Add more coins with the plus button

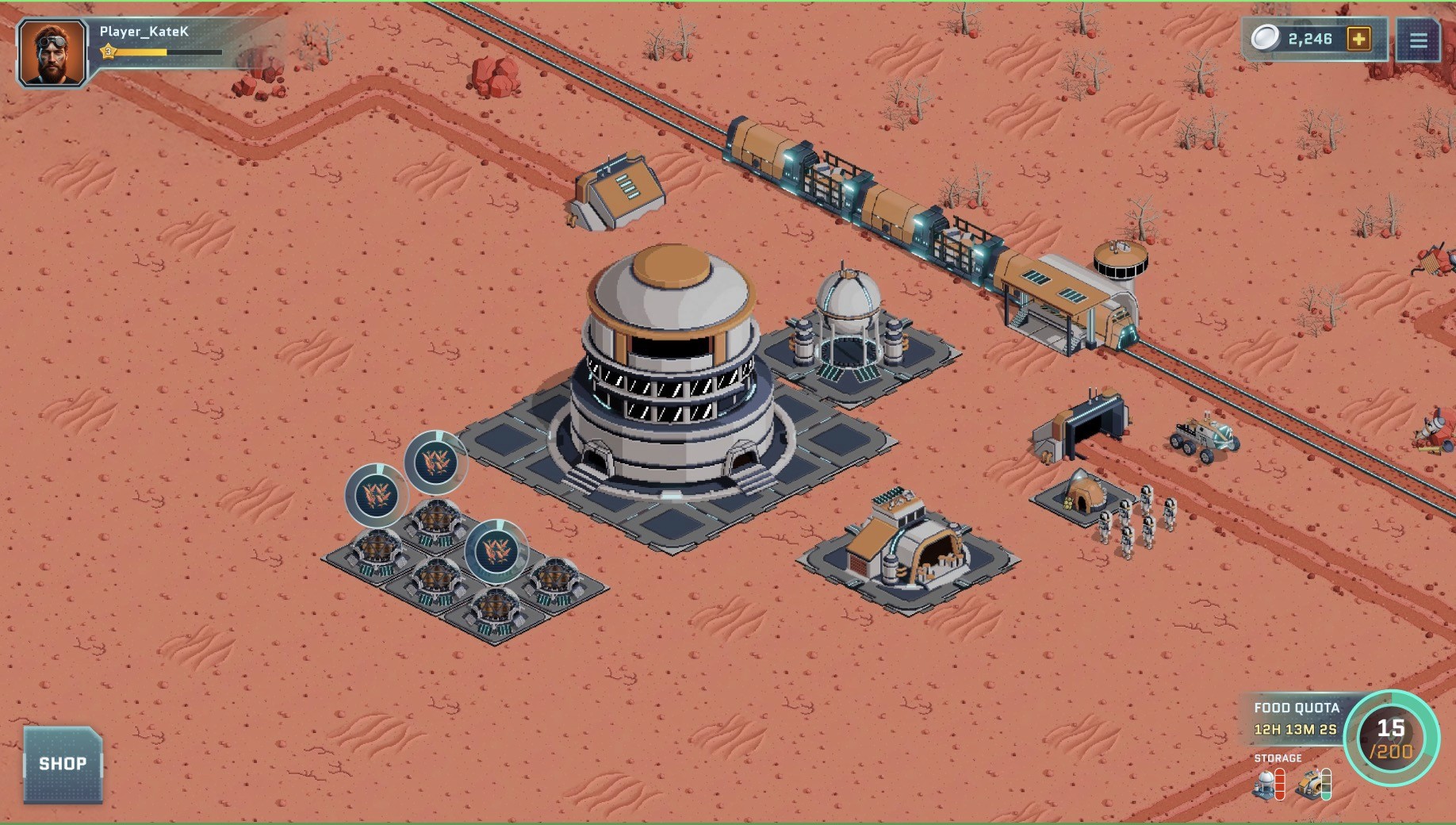click(1358, 39)
